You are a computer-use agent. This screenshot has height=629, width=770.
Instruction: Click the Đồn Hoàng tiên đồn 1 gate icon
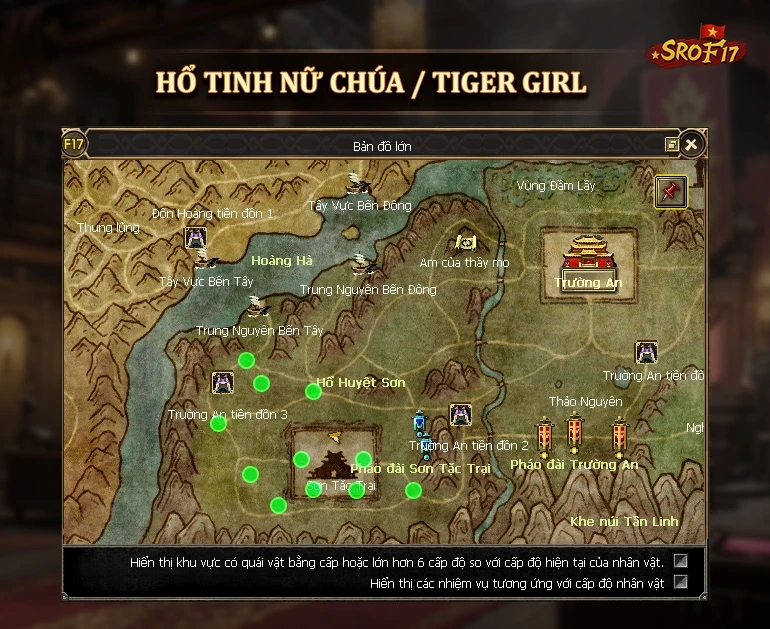(x=195, y=237)
